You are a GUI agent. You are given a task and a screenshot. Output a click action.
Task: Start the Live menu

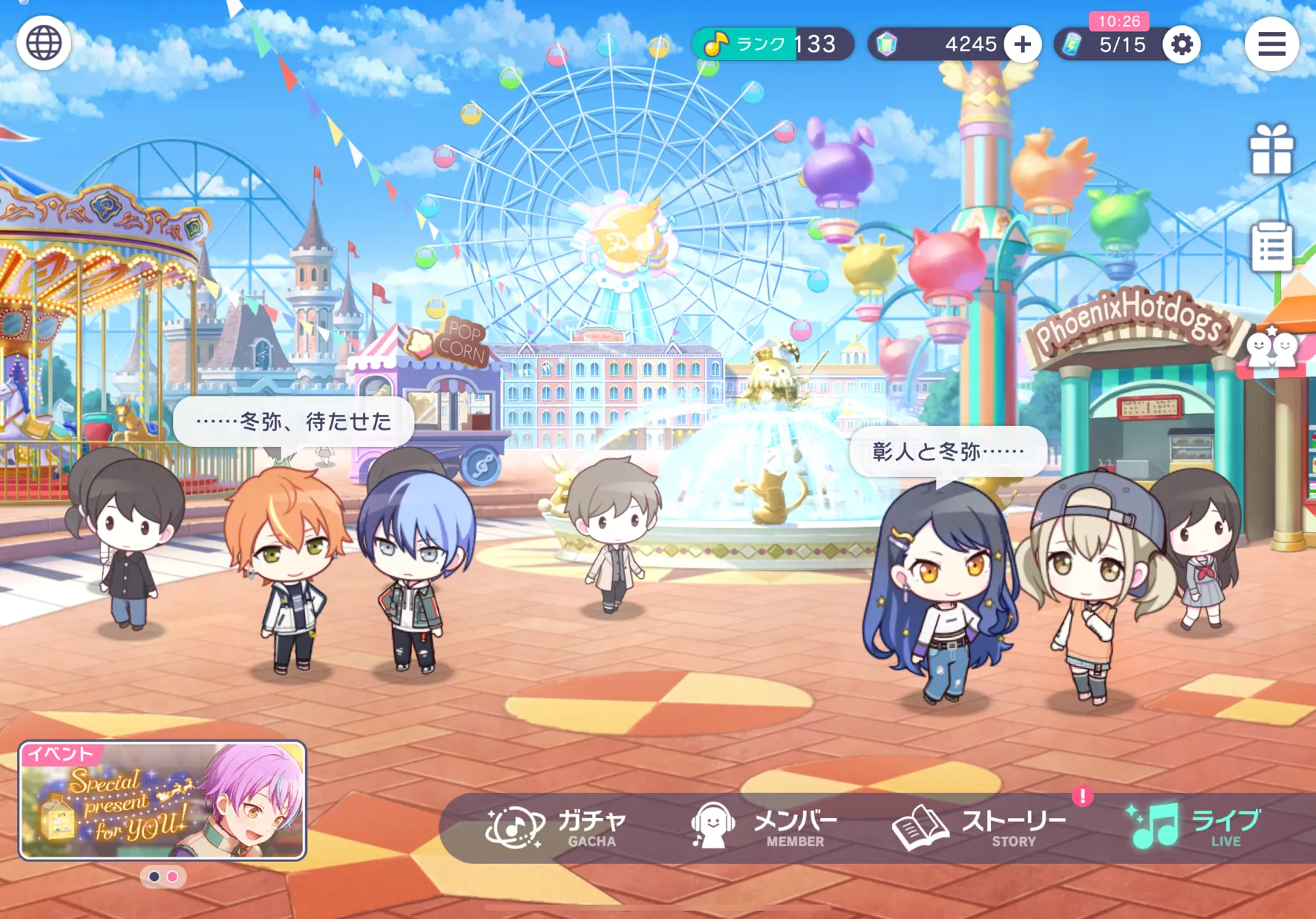click(1194, 828)
